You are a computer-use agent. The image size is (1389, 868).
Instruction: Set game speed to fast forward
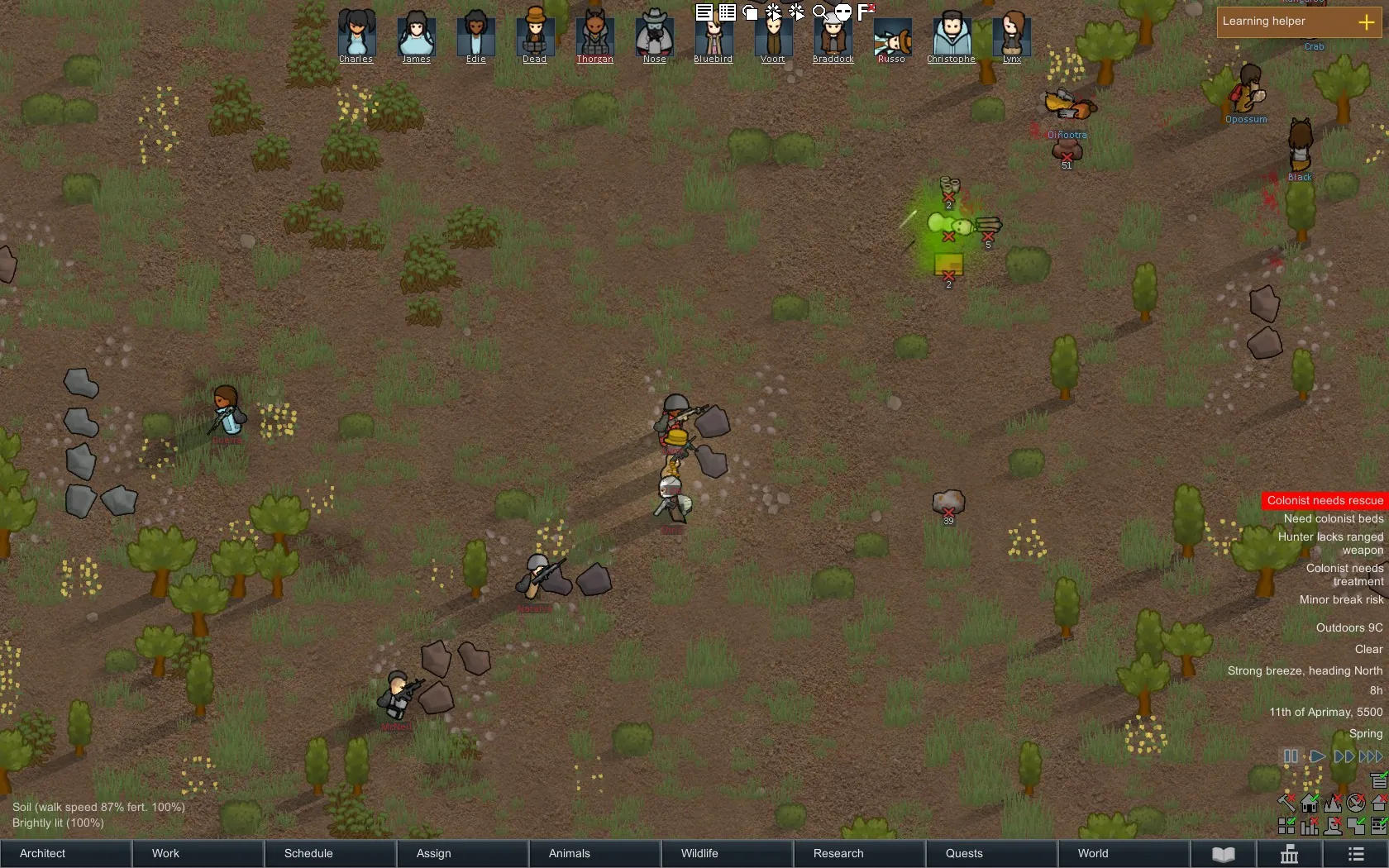[x=1344, y=756]
